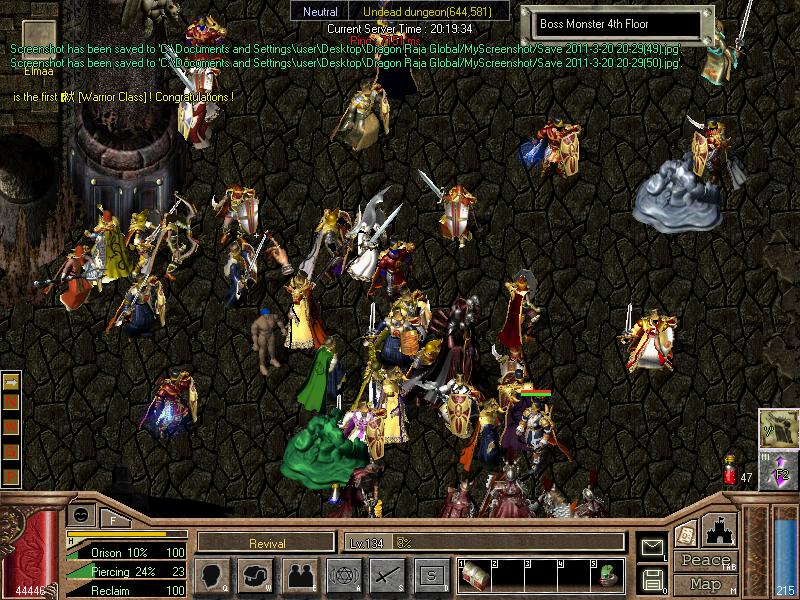The image size is (800, 600).
Task: Select the treasure chest in quick slot 1
Action: [x=473, y=577]
